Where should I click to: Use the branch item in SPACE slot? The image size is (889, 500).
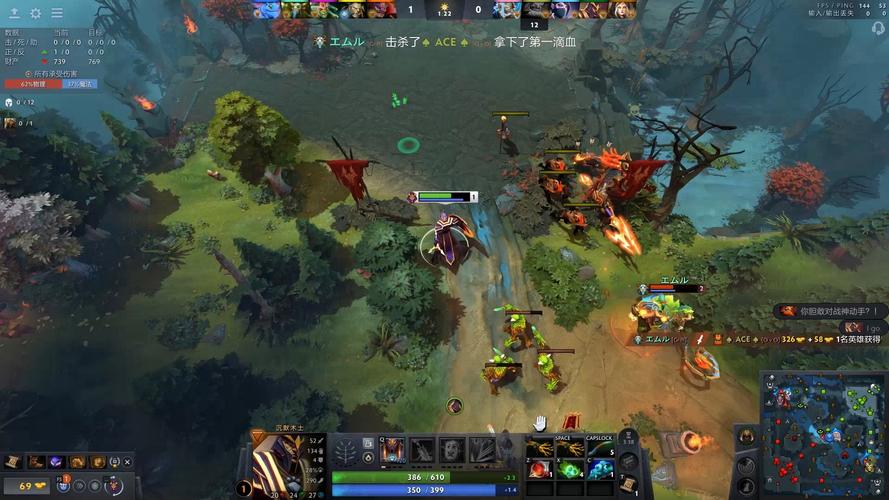(x=572, y=448)
